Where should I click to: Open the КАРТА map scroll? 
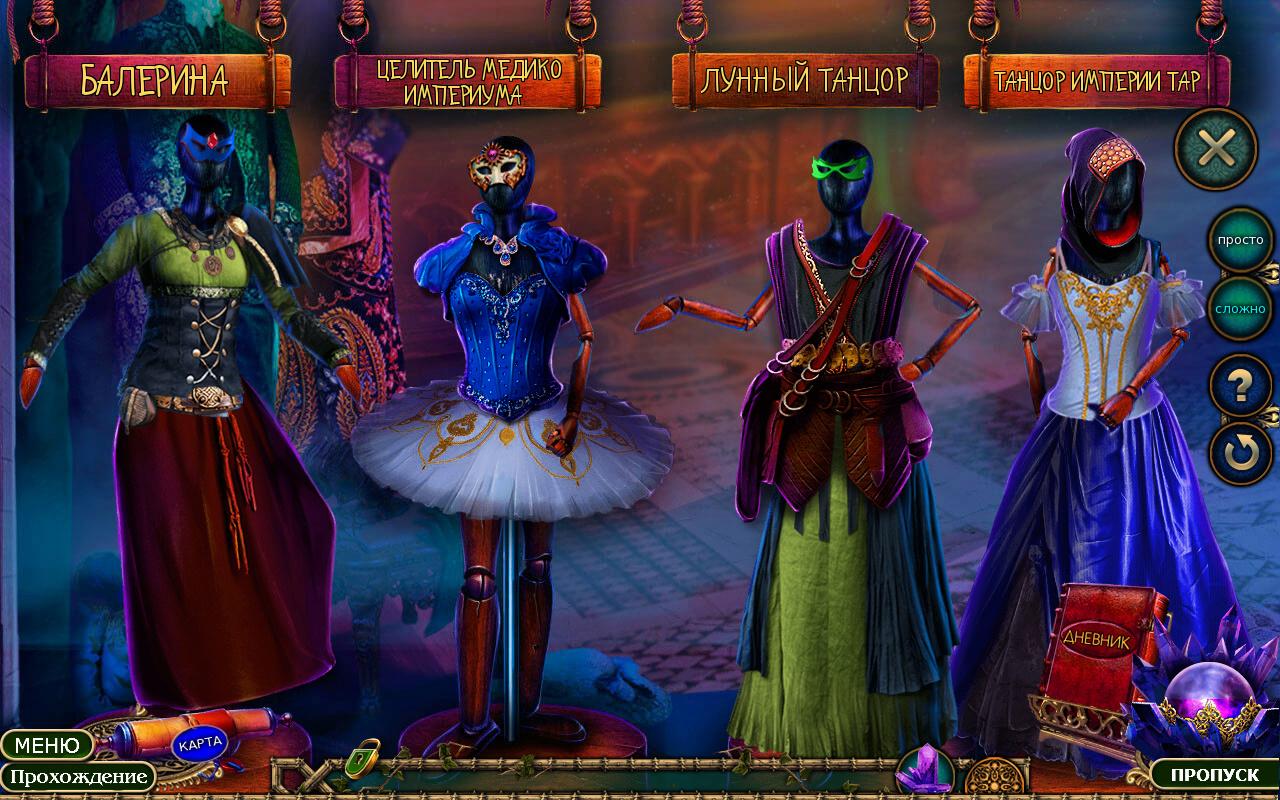[x=199, y=742]
